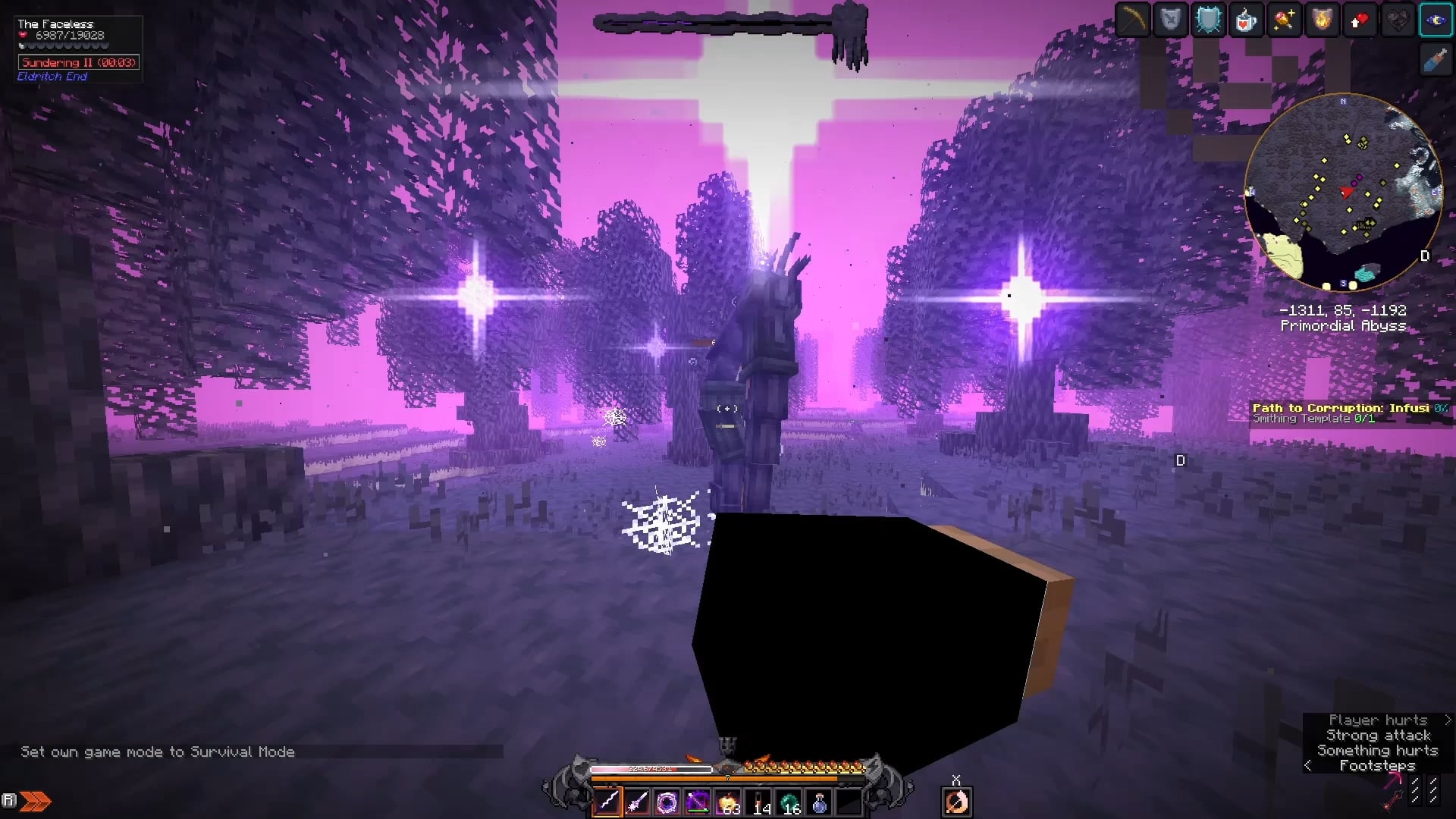Viewport: 1456px width, 819px height.
Task: Click the X marker above the offhand slot
Action: pos(957,779)
